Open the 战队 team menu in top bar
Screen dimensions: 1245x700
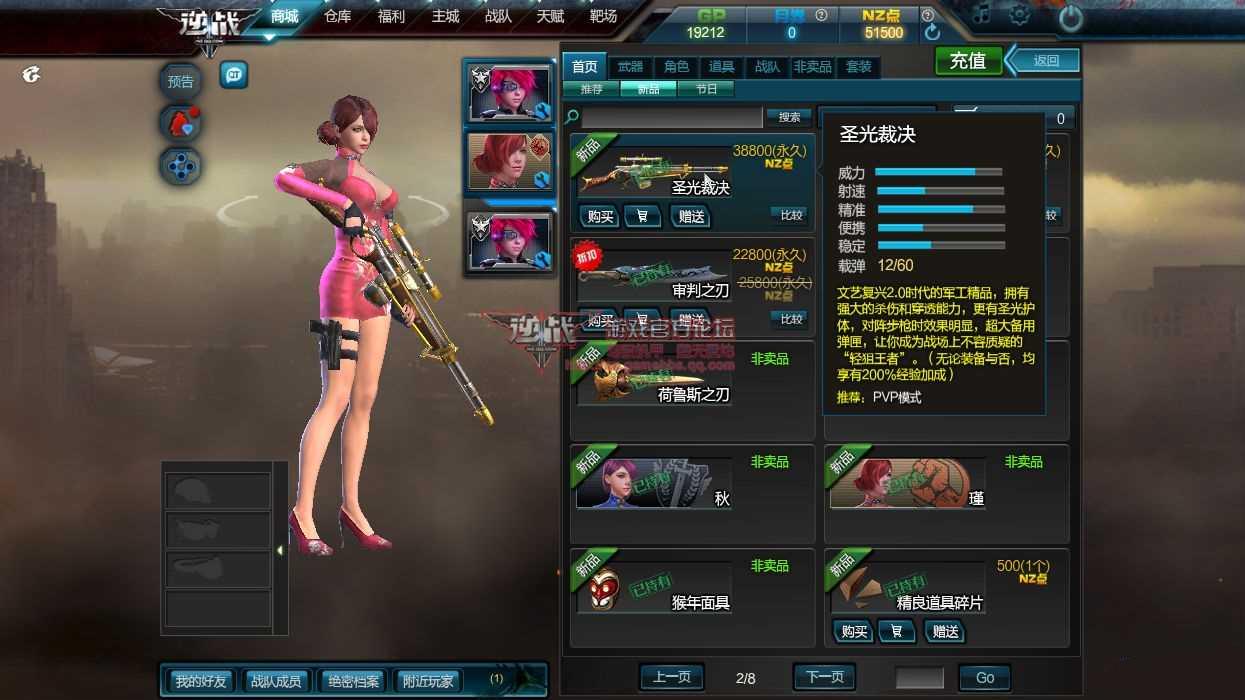coord(498,17)
